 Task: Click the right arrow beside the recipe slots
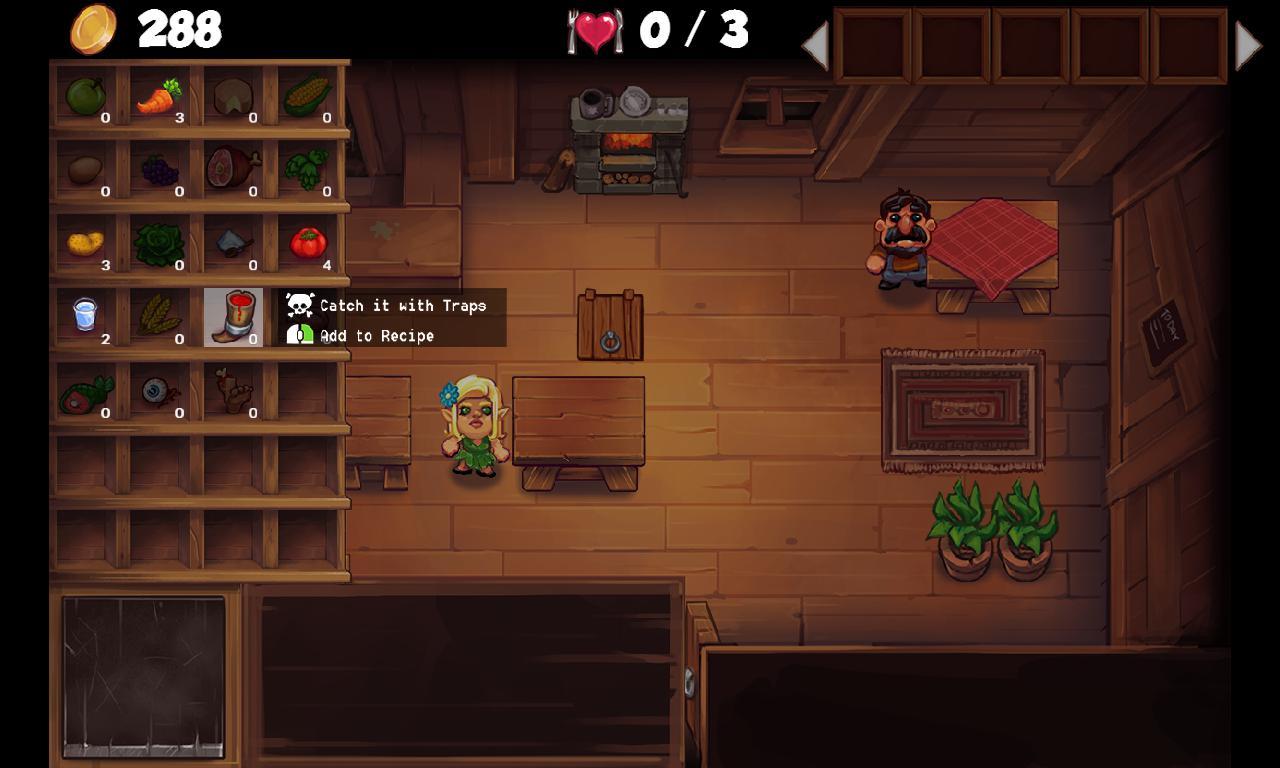click(x=1248, y=43)
